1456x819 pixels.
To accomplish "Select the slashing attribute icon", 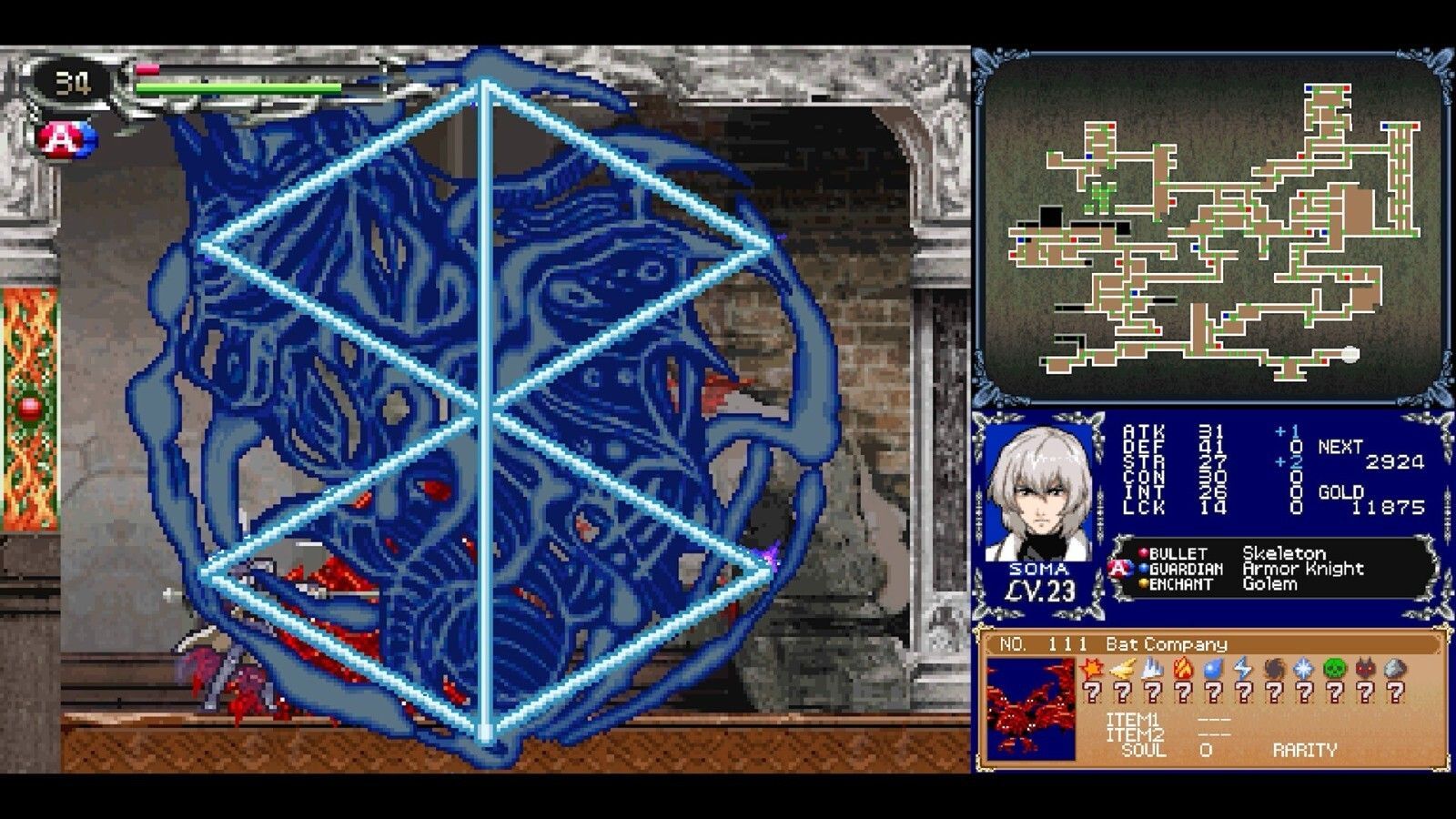I will click(x=1122, y=669).
